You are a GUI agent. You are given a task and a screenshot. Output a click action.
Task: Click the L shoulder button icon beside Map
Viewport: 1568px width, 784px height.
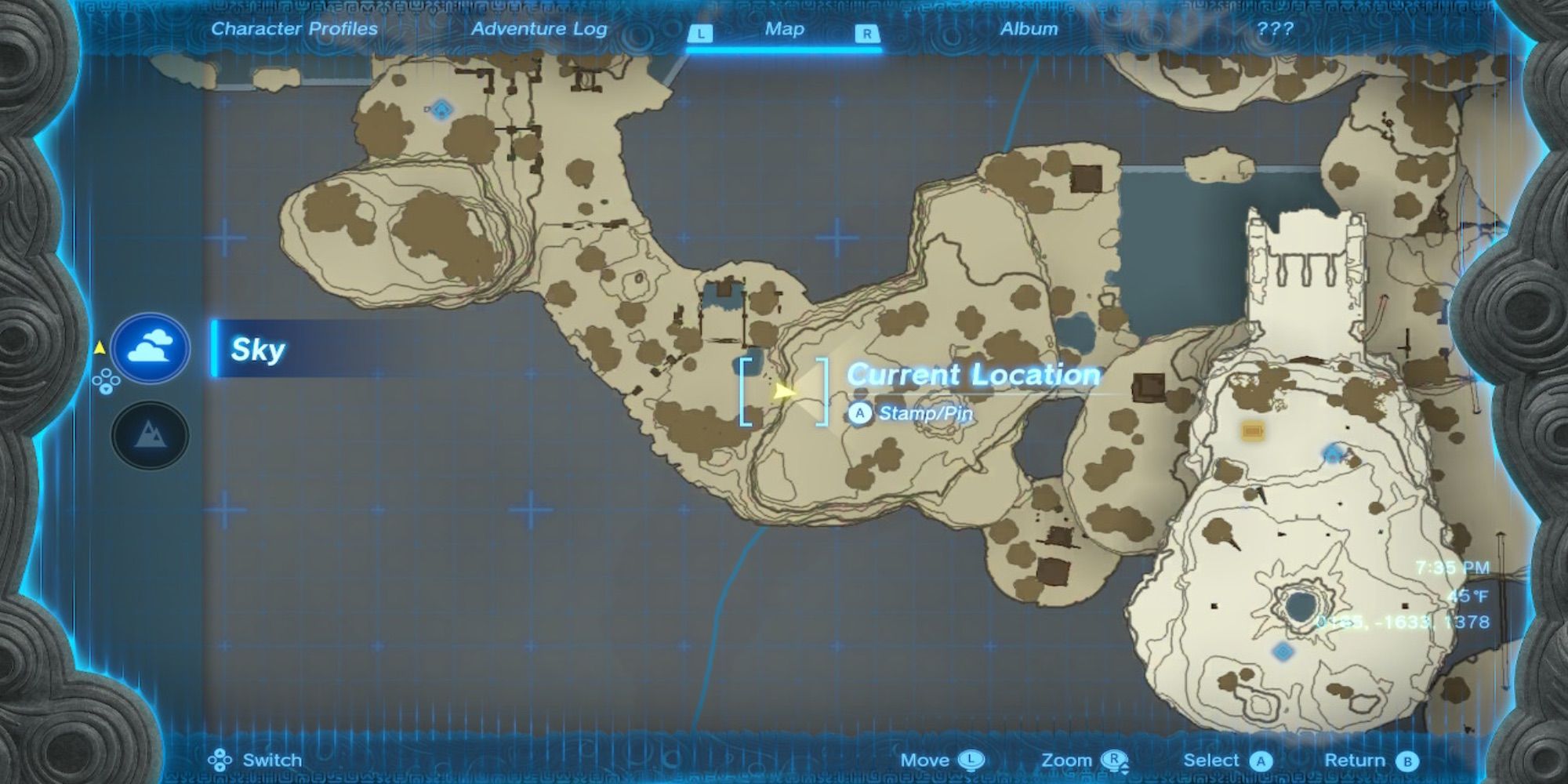click(x=700, y=33)
